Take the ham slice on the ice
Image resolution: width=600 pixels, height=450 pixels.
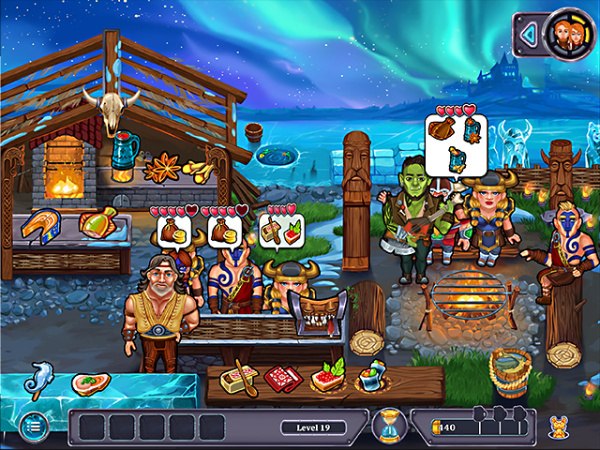pyautogui.click(x=90, y=384)
